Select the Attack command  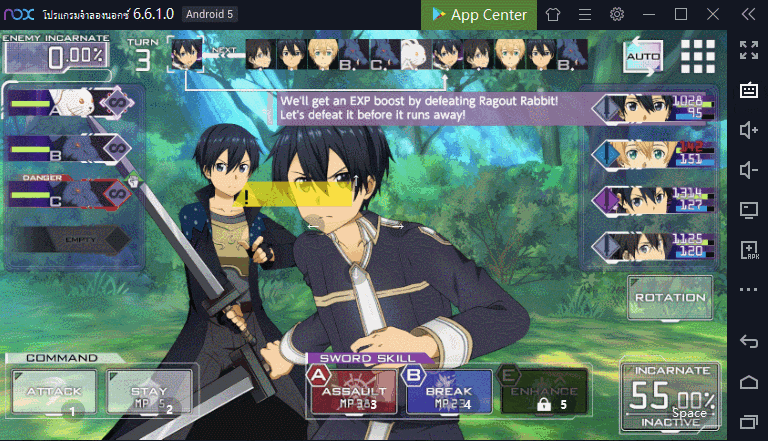(54, 391)
